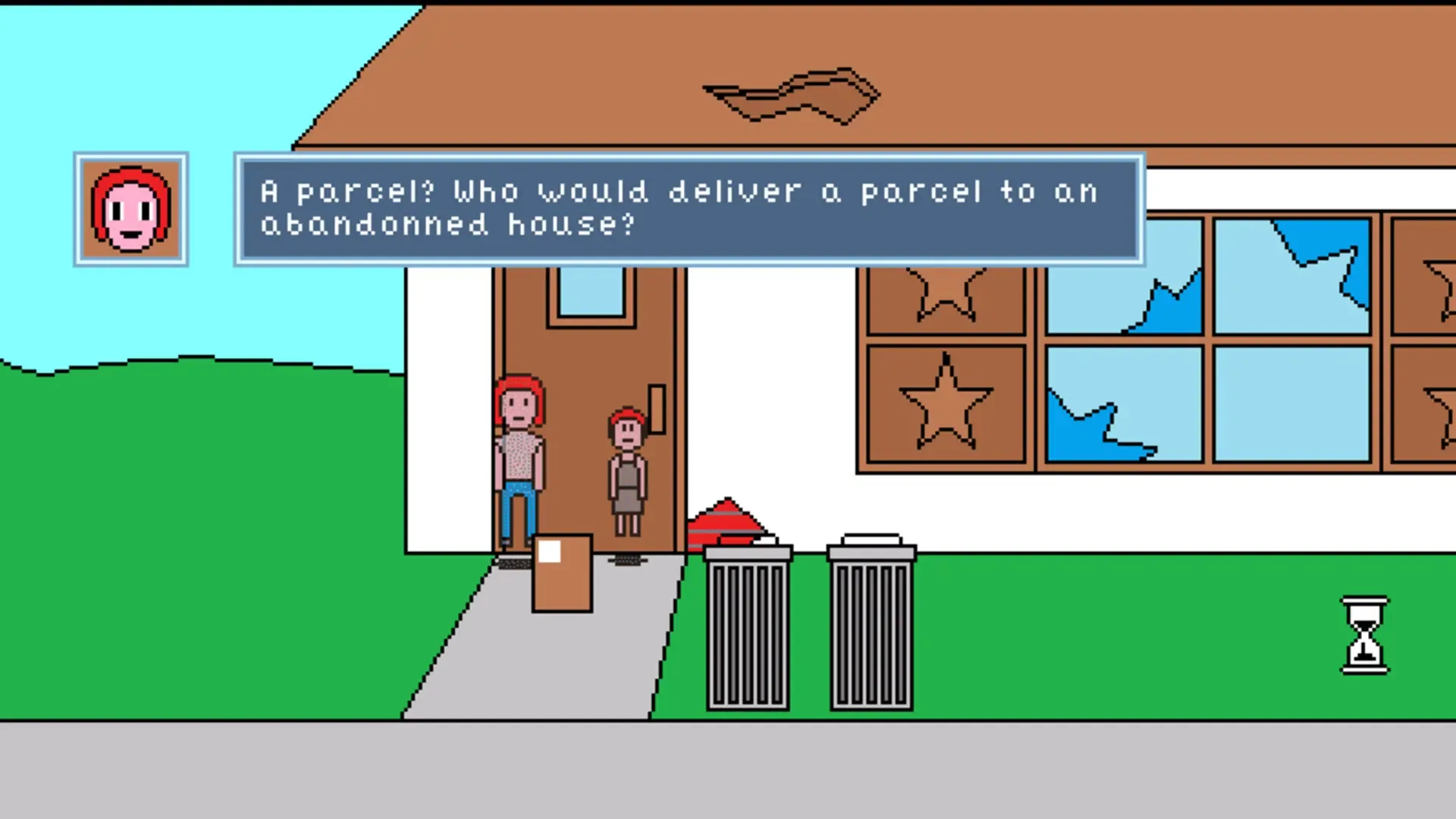1456x819 pixels.
Task: Click the red-haired character portrait icon
Action: tap(130, 209)
